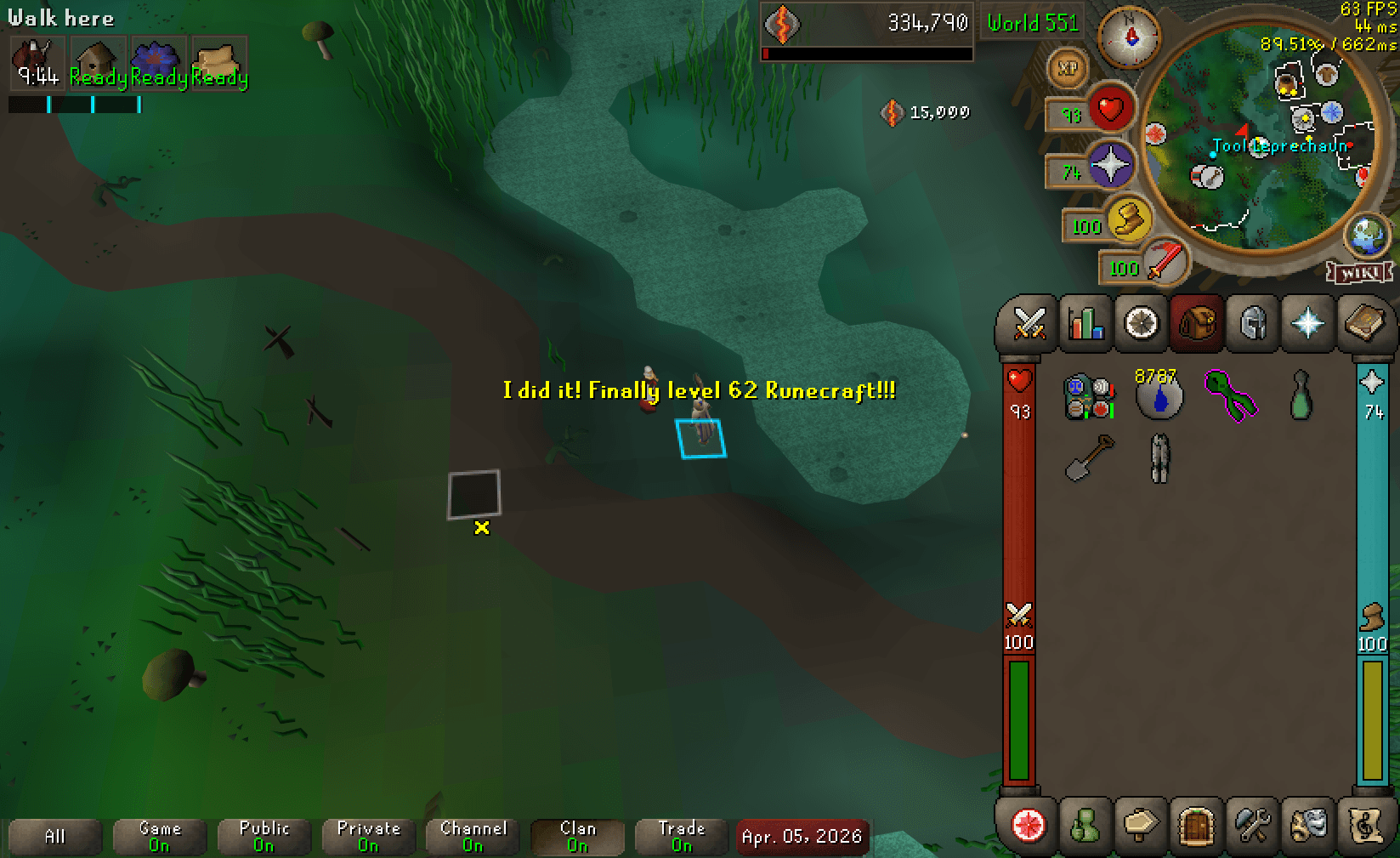Turn off Public chat
1400x858 pixels.
pyautogui.click(x=264, y=836)
